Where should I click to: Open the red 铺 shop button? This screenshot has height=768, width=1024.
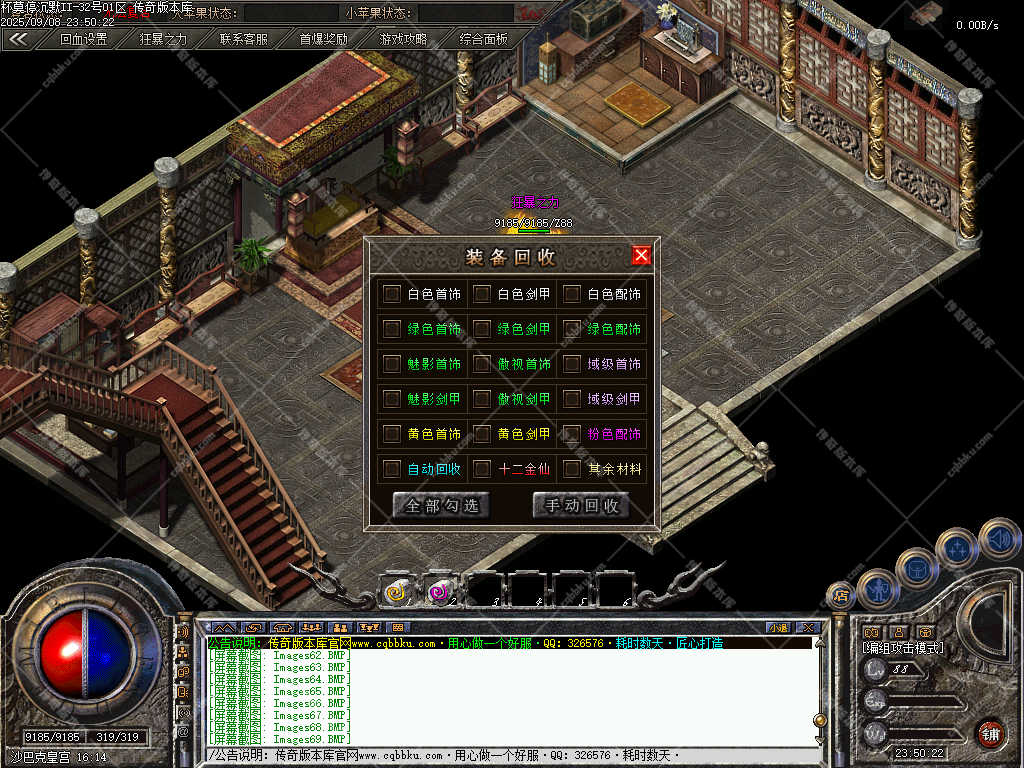point(991,733)
